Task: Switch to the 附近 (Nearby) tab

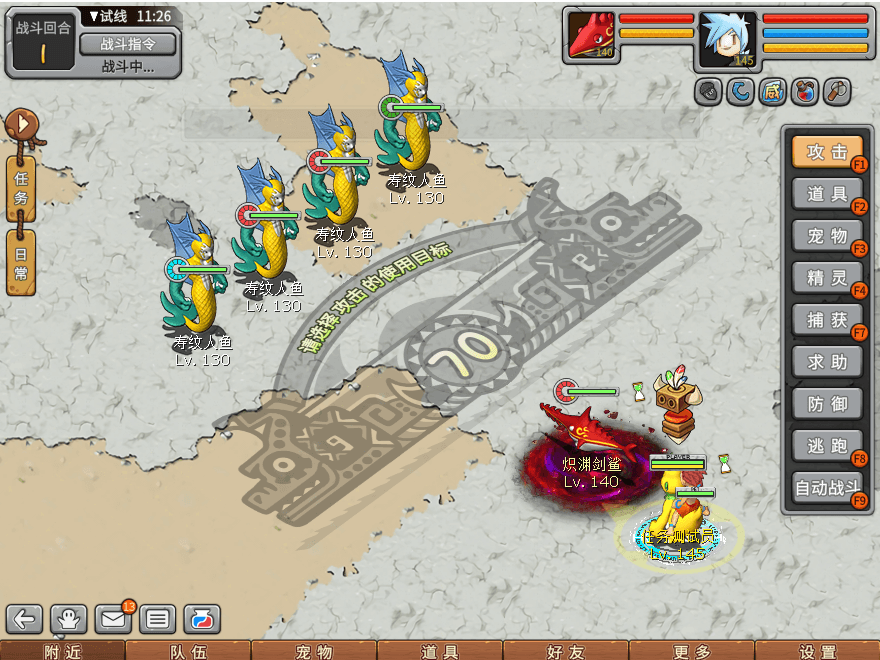Action: coord(62,651)
